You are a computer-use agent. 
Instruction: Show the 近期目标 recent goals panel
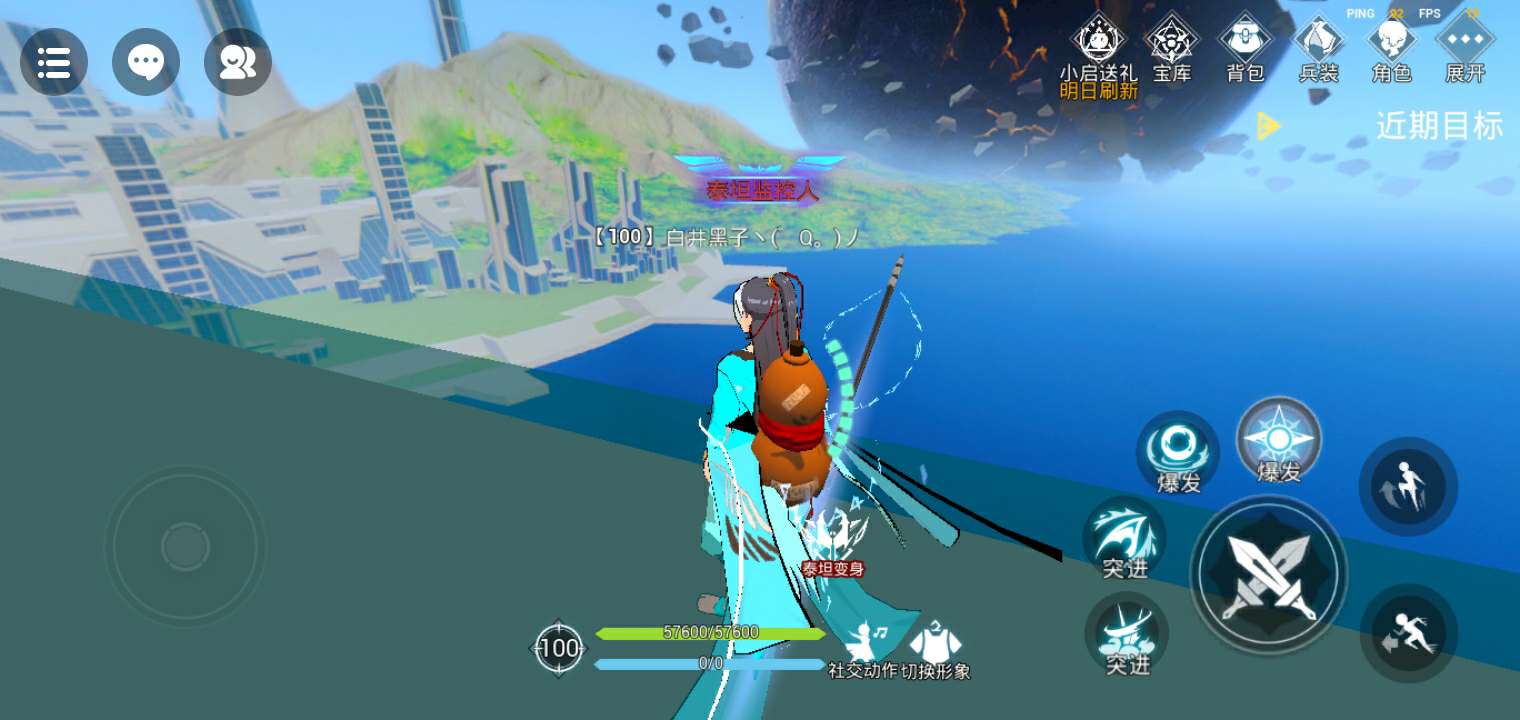pyautogui.click(x=1439, y=126)
